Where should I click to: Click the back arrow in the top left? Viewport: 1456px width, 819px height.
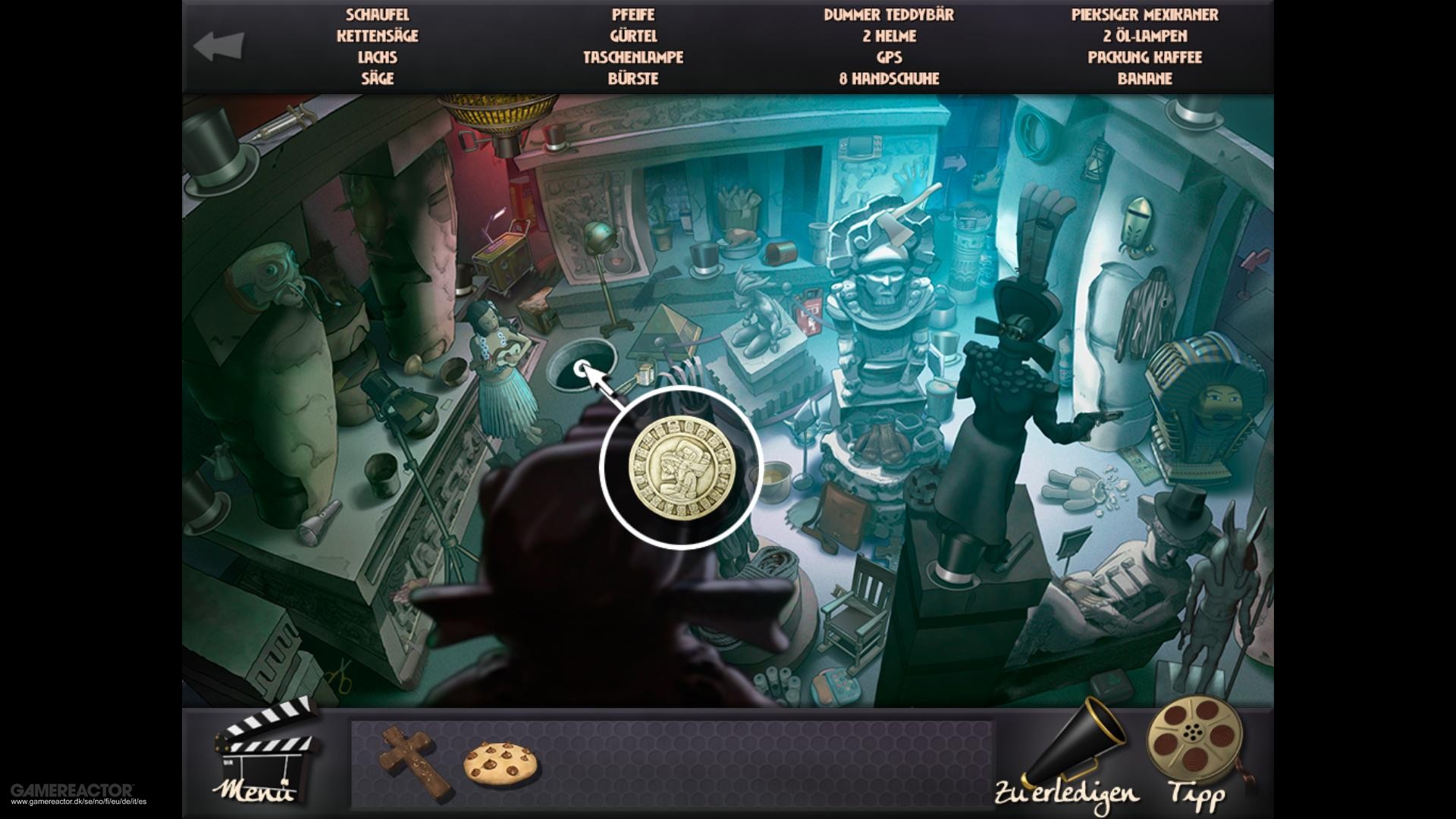point(220,44)
